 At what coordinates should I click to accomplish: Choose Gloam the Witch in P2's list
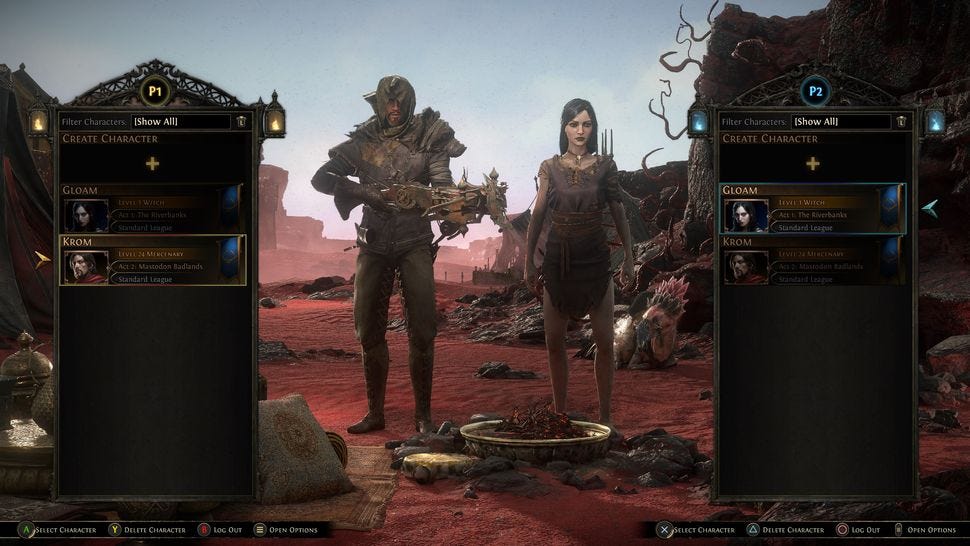tap(812, 208)
